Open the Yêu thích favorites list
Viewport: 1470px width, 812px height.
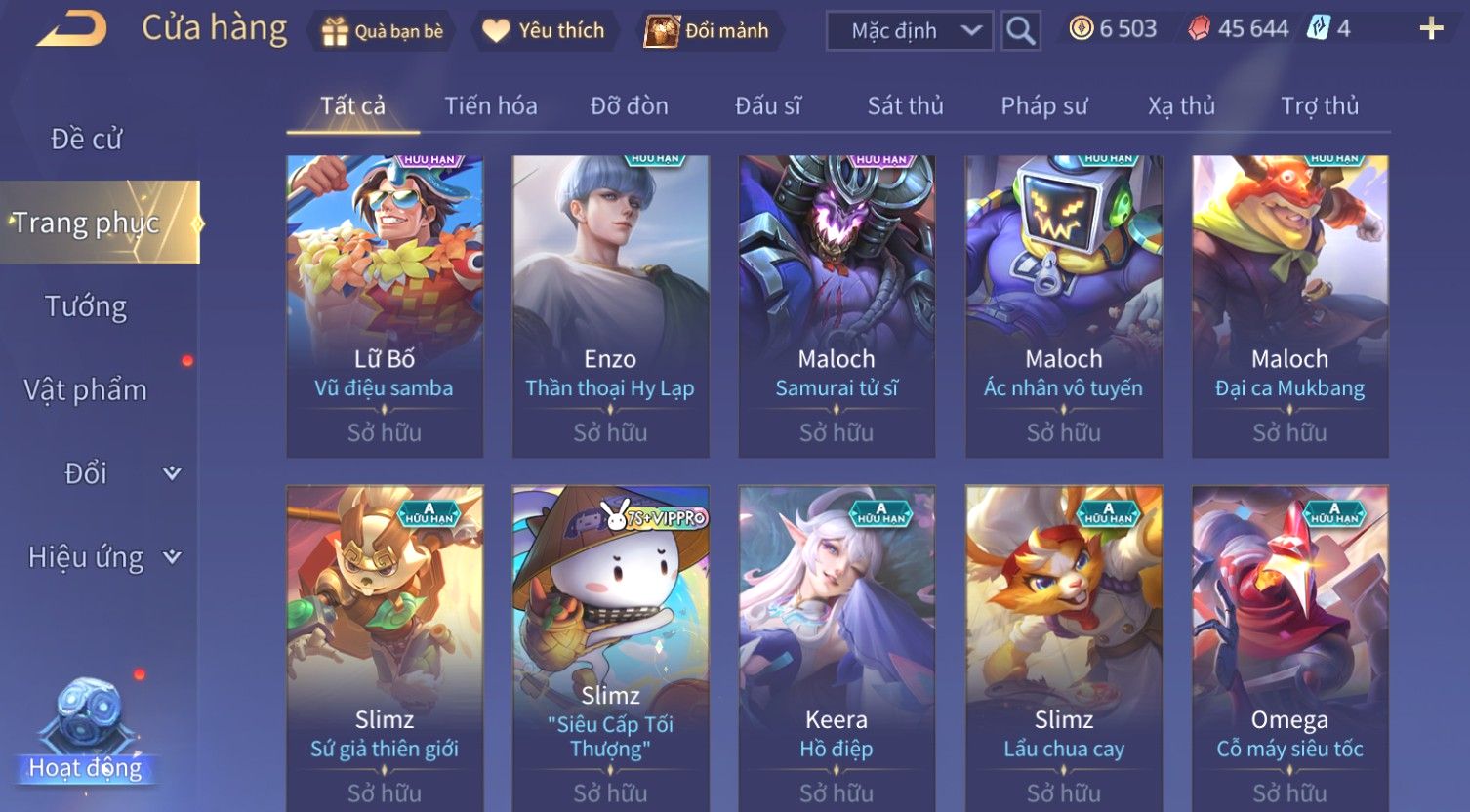pos(545,31)
